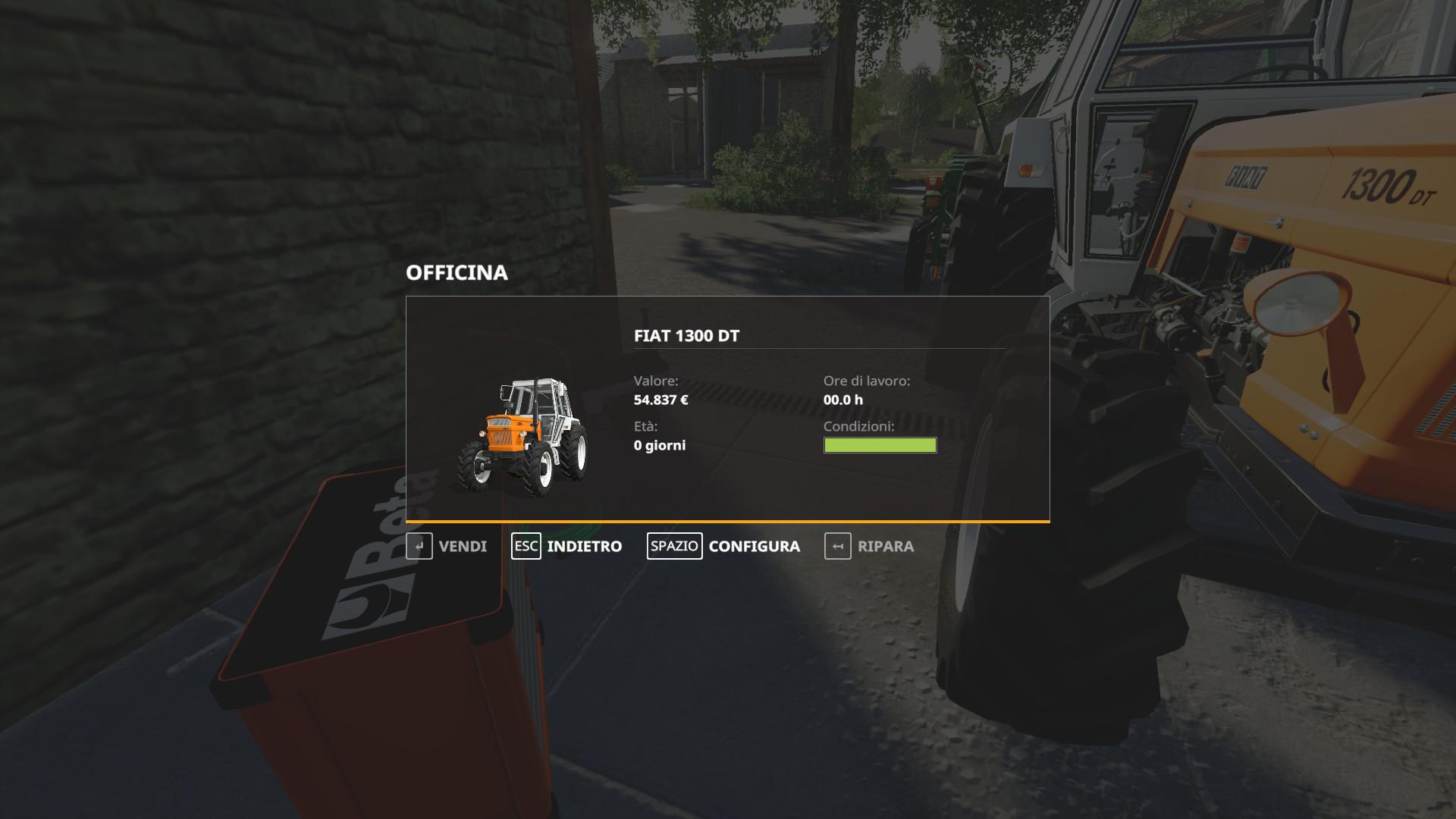Open the CONFIGURA customization option

tap(724, 546)
